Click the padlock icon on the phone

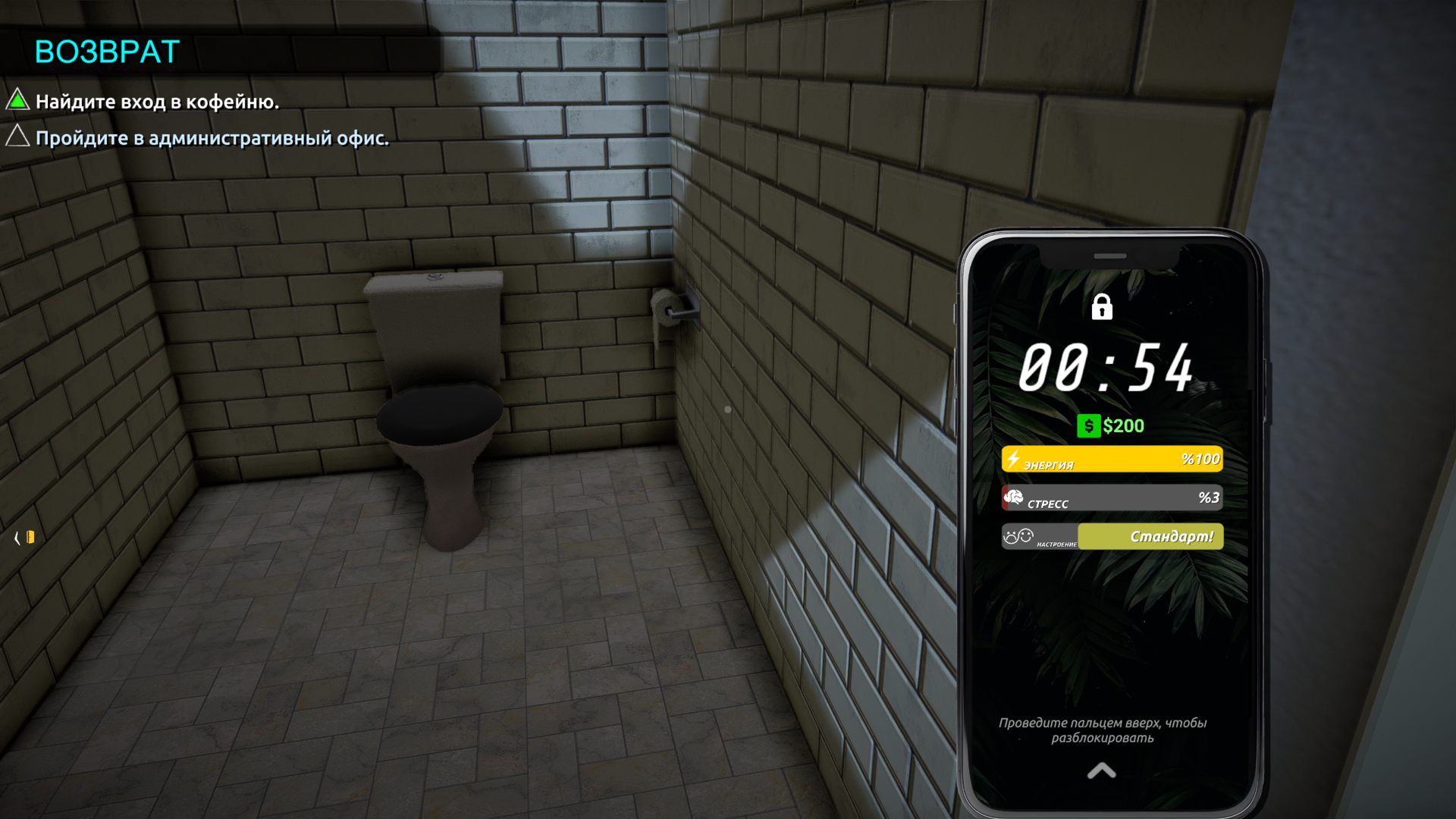click(1101, 307)
